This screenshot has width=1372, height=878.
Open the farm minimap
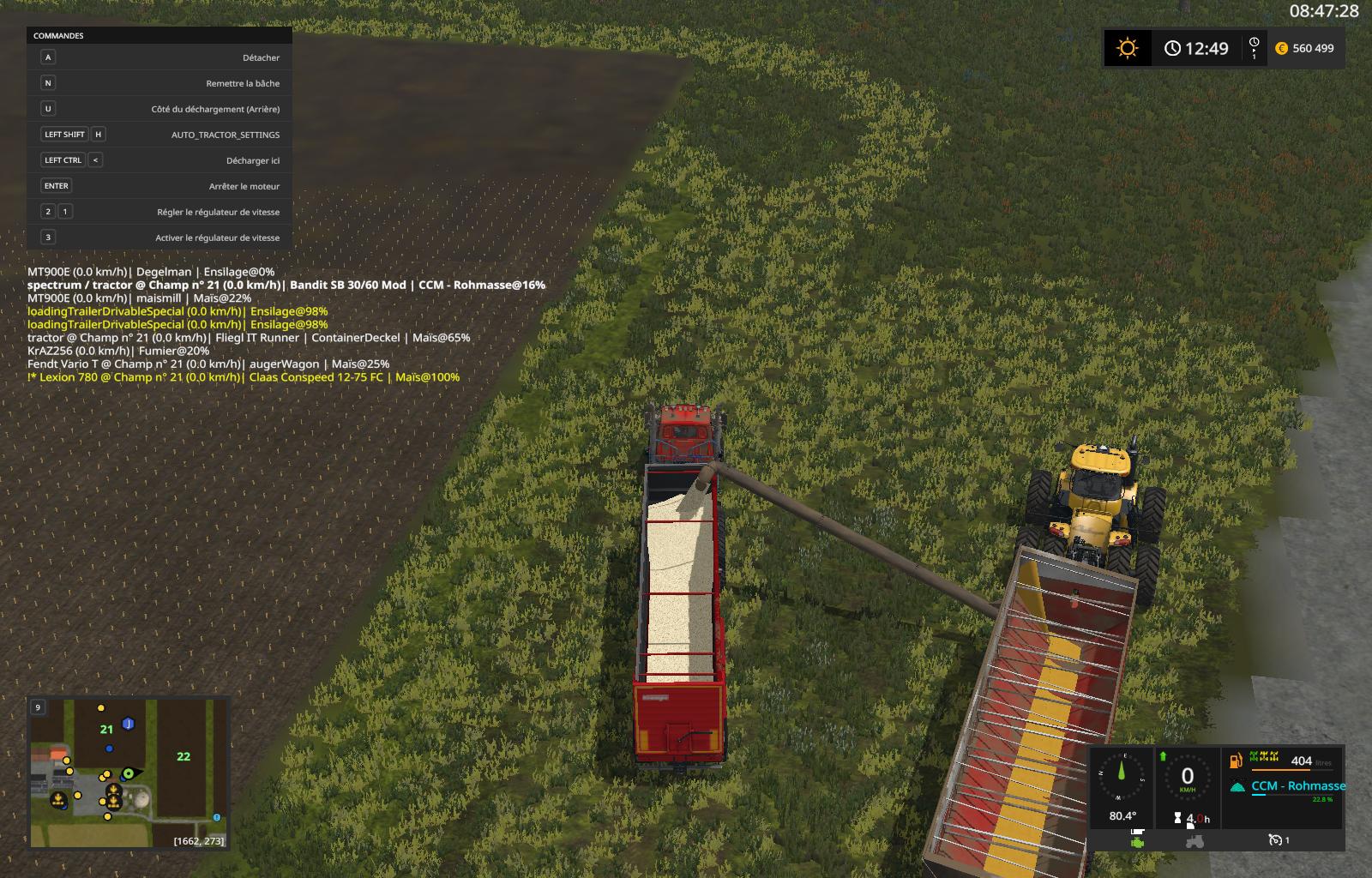pos(129,773)
